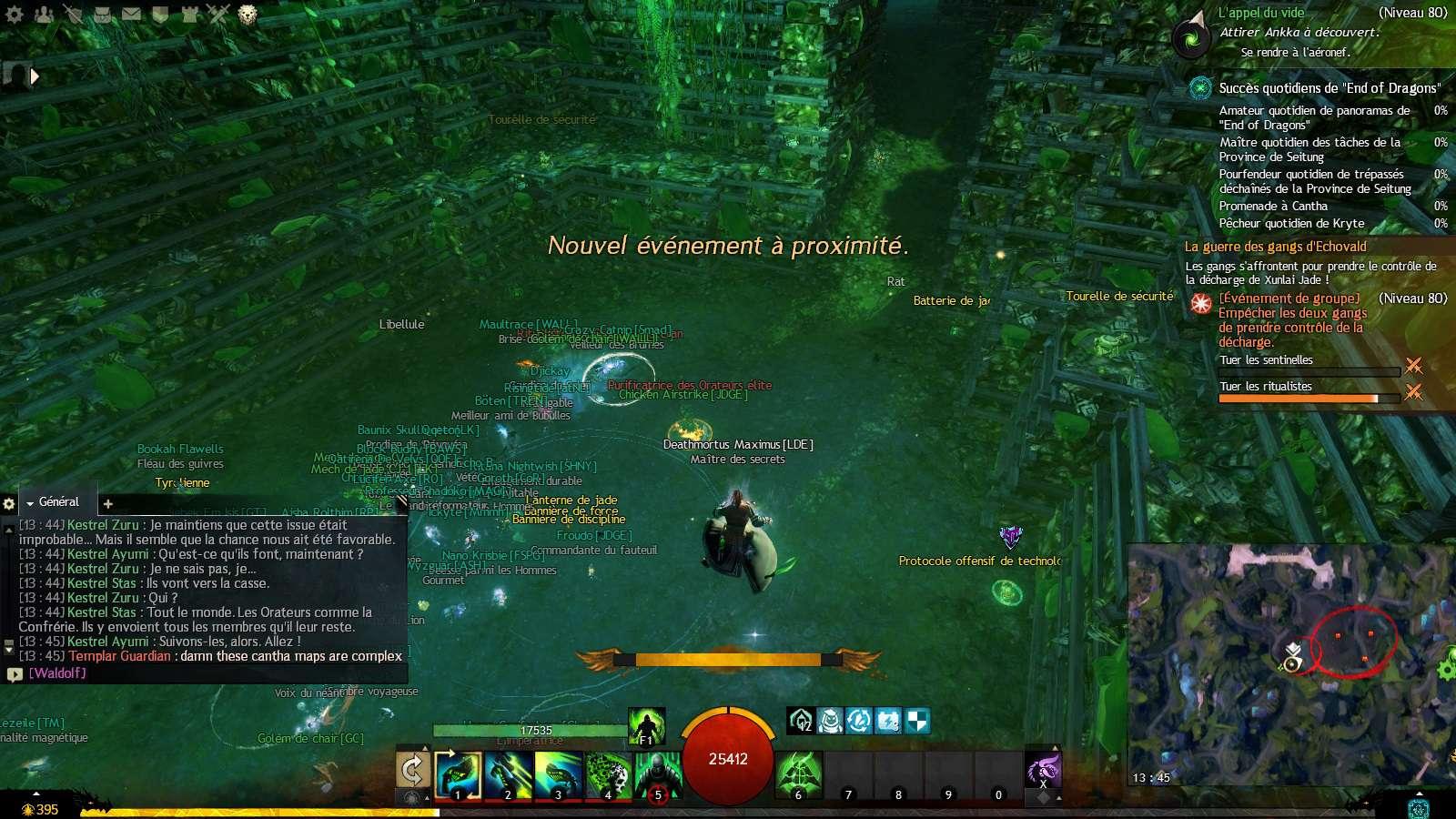Expand the skill bar up arrow
Screen dimensions: 1456x819
point(425,748)
